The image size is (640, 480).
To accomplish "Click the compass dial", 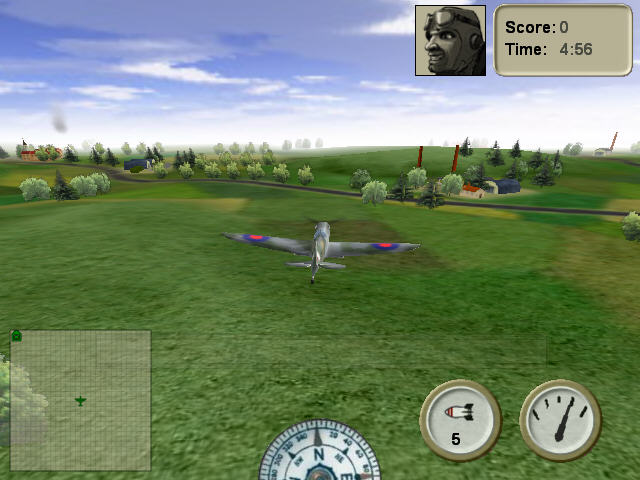I will click(320, 455).
